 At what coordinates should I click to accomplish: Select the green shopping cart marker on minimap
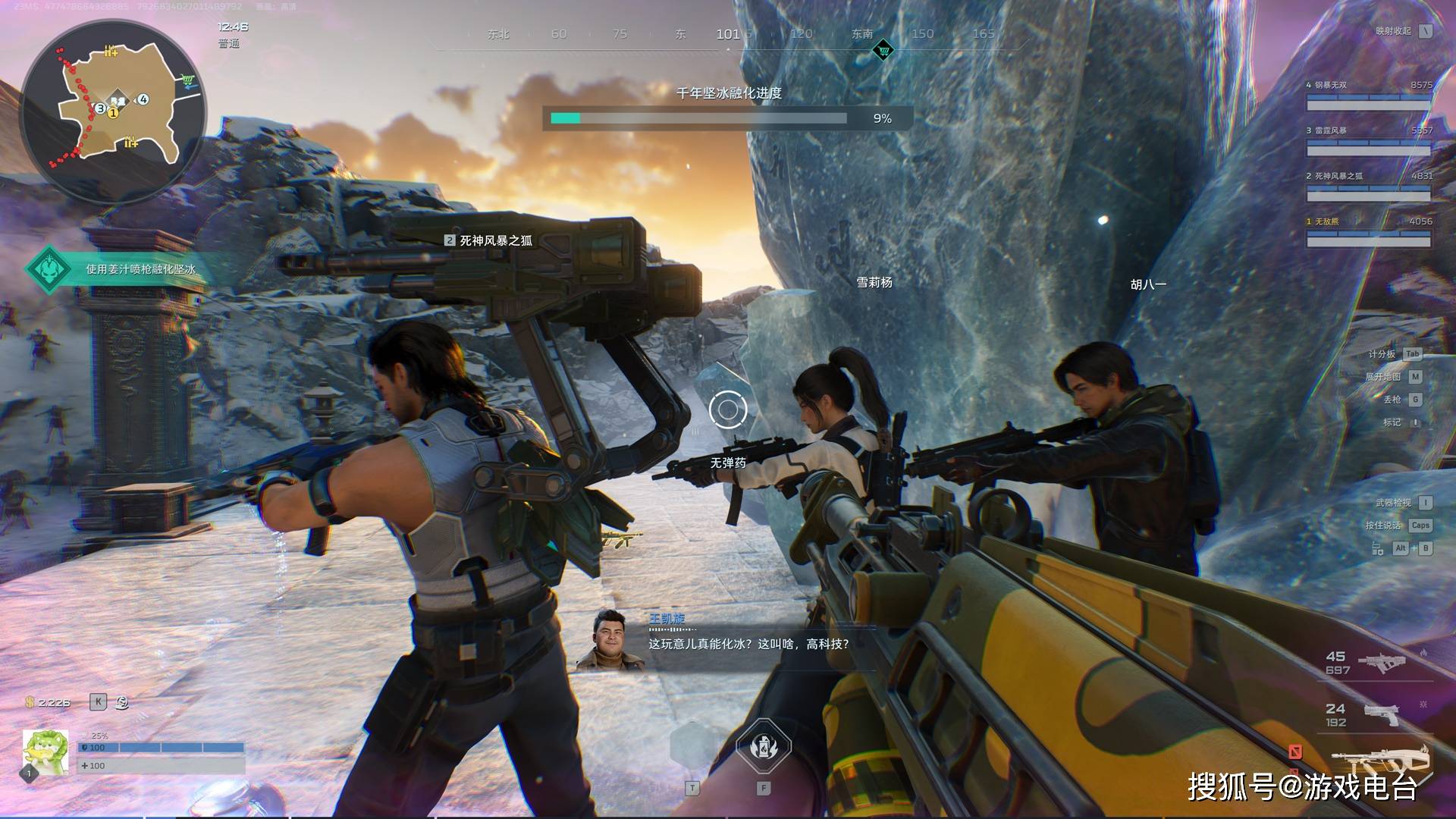point(187,80)
